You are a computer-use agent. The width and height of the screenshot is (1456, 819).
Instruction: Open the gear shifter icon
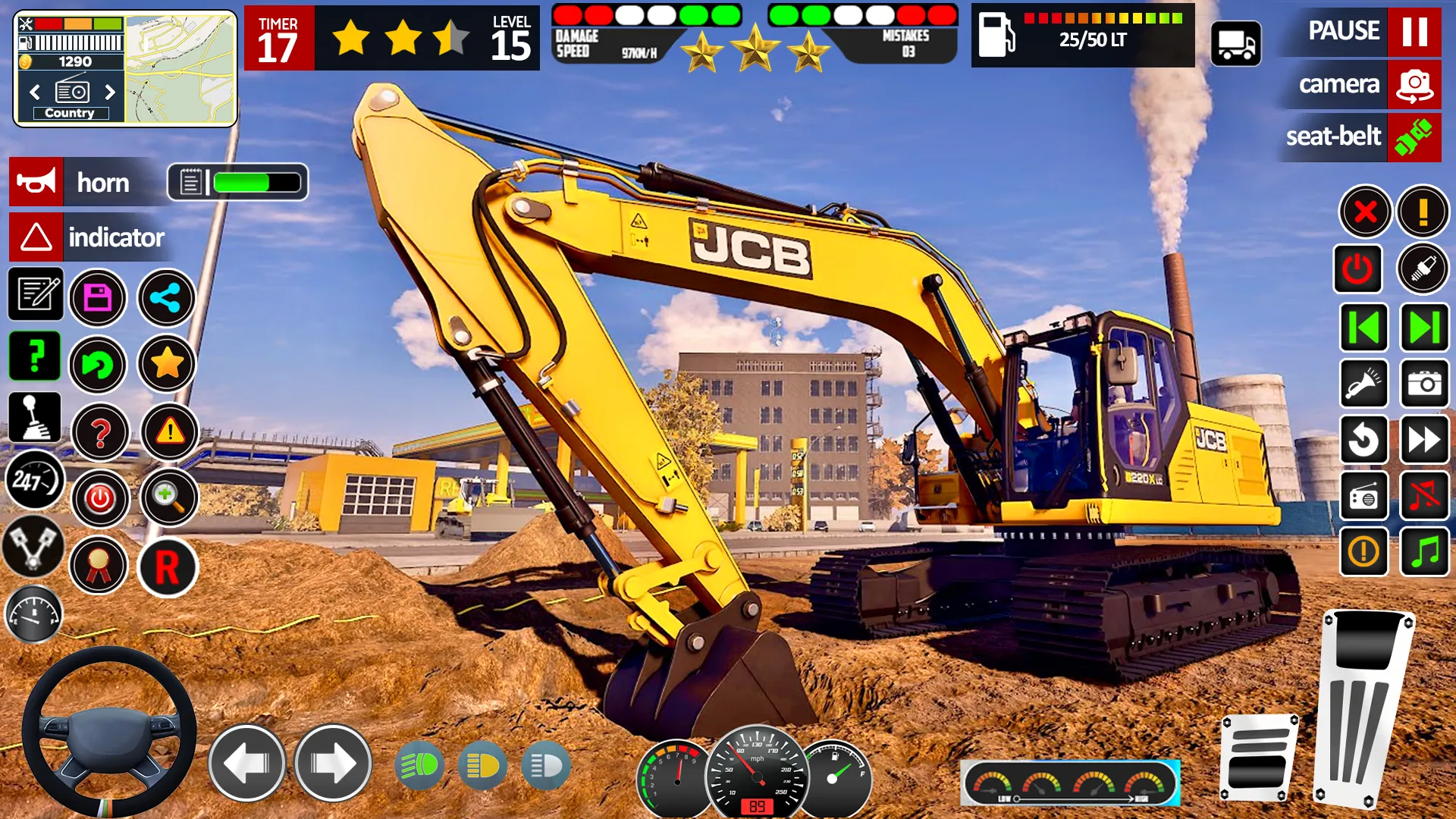coord(35,418)
